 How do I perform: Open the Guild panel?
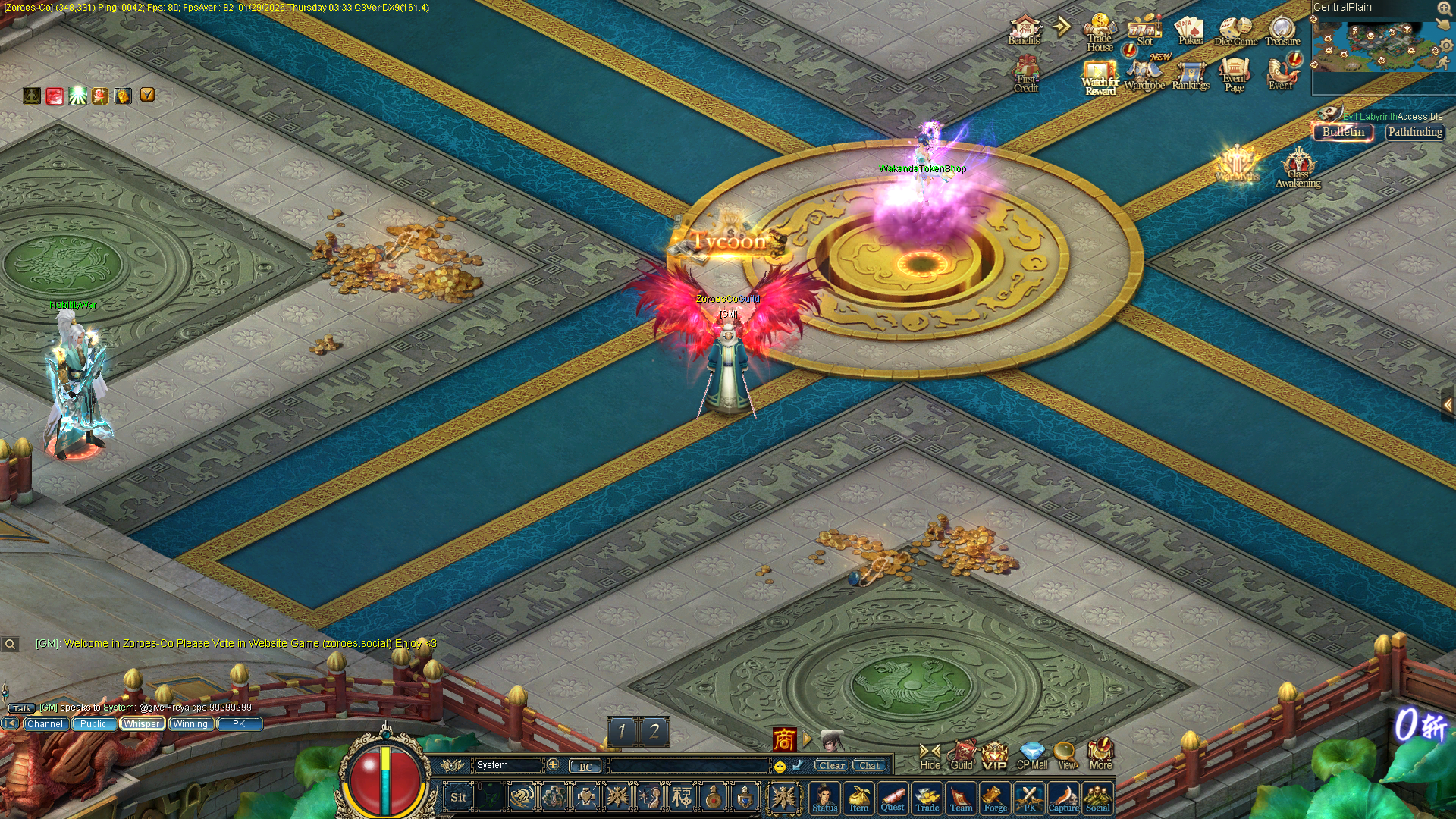tap(962, 756)
